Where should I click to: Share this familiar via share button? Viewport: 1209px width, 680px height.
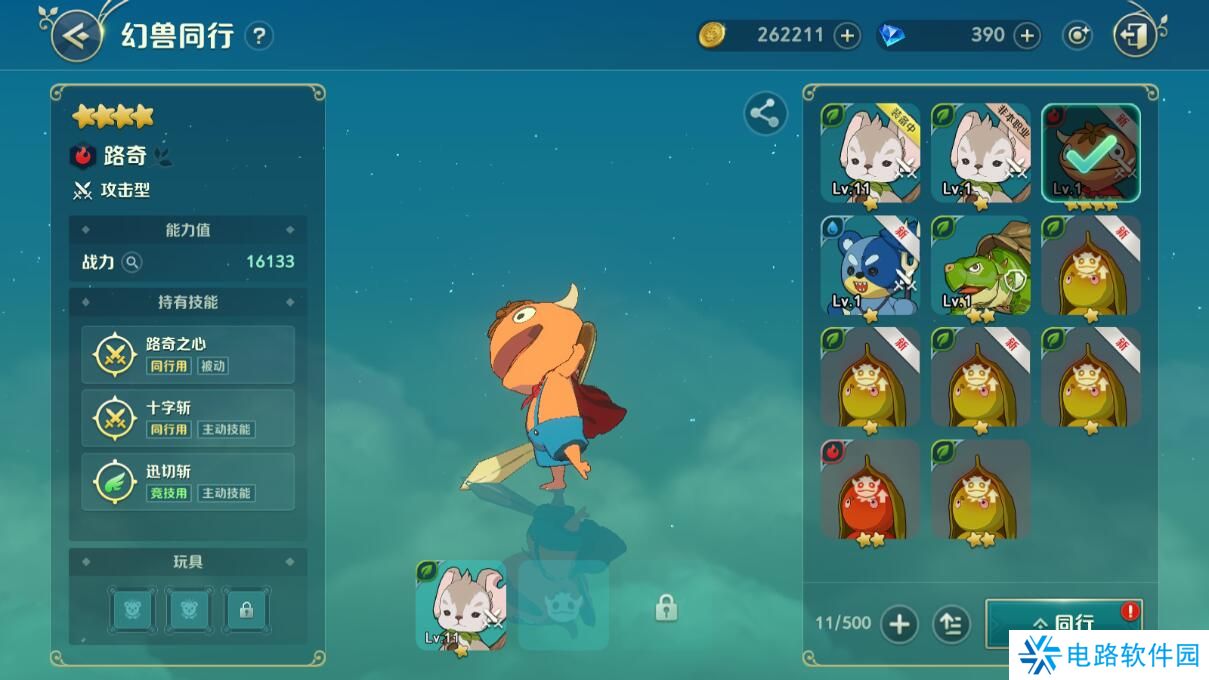[765, 113]
